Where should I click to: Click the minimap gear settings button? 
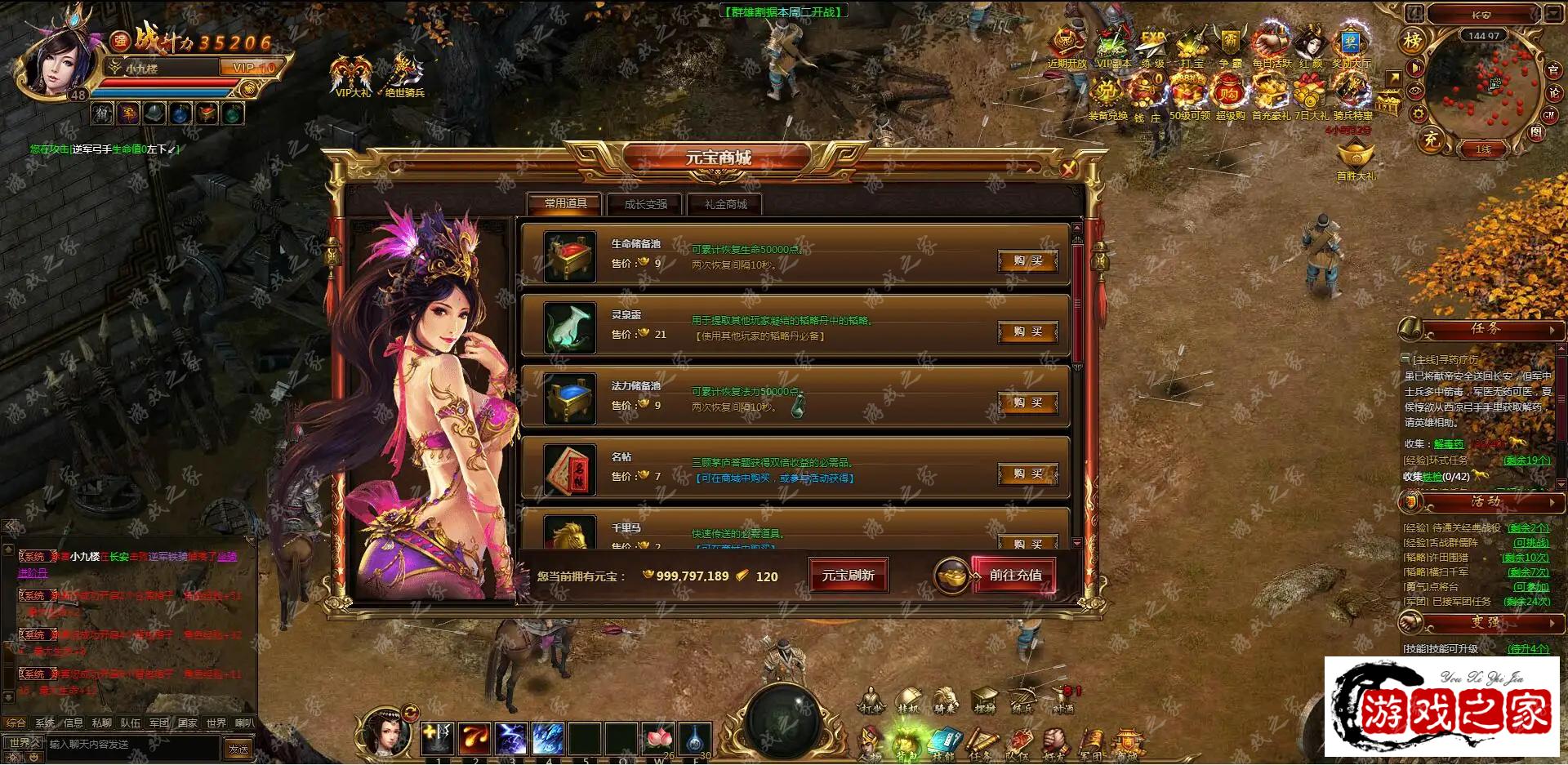click(x=1419, y=114)
